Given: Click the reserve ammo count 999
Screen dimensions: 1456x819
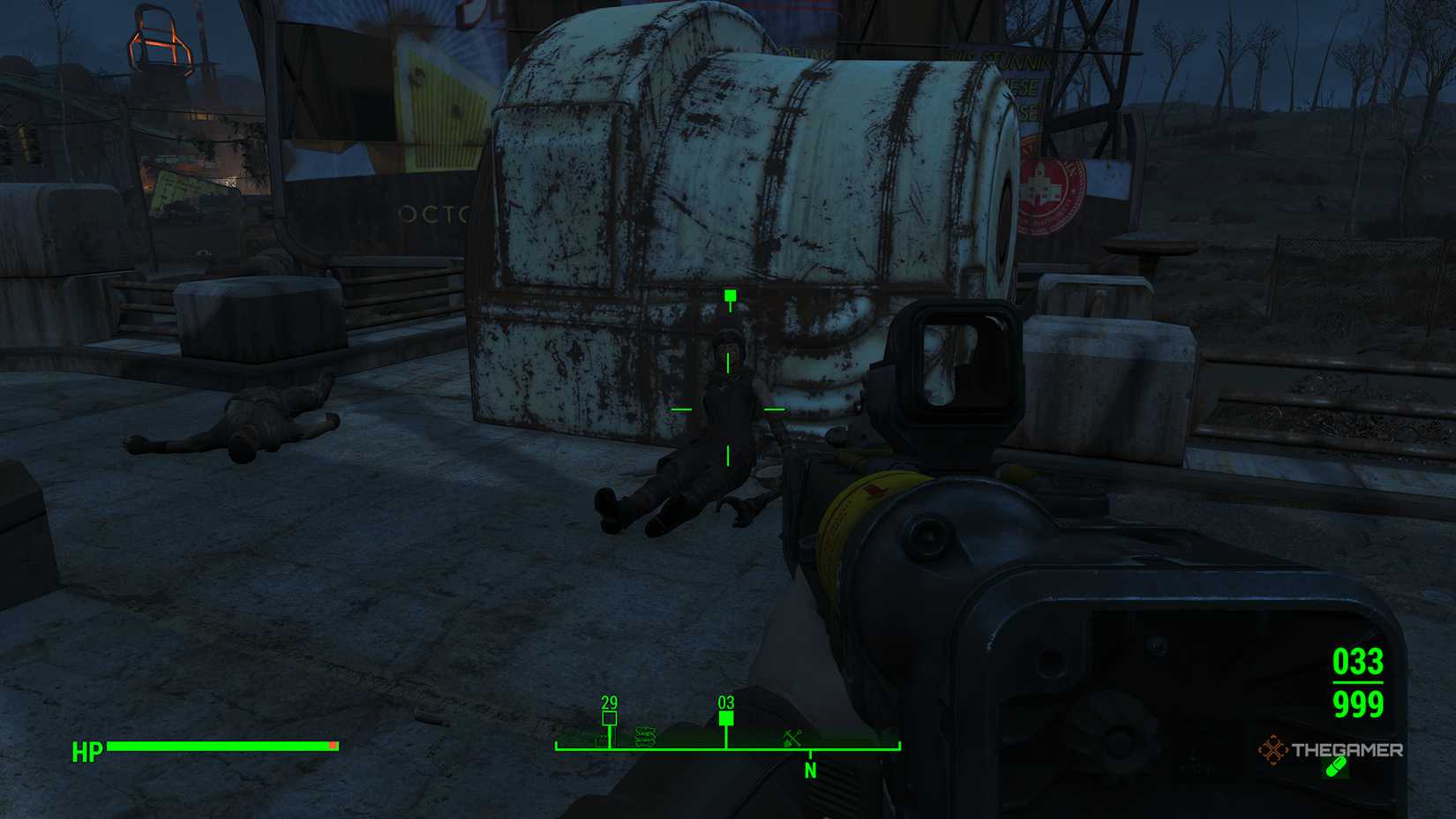Looking at the screenshot, I should pyautogui.click(x=1359, y=706).
